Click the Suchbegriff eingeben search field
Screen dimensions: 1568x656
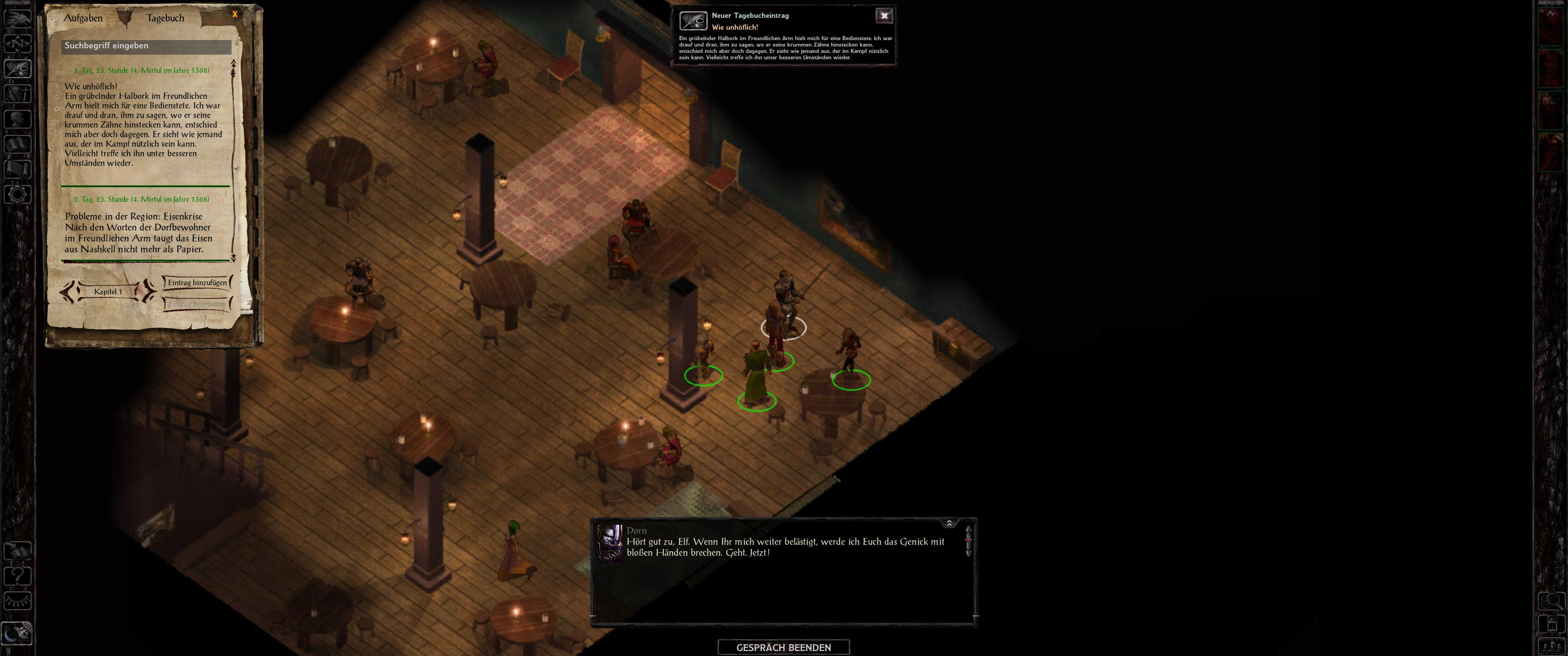[147, 46]
